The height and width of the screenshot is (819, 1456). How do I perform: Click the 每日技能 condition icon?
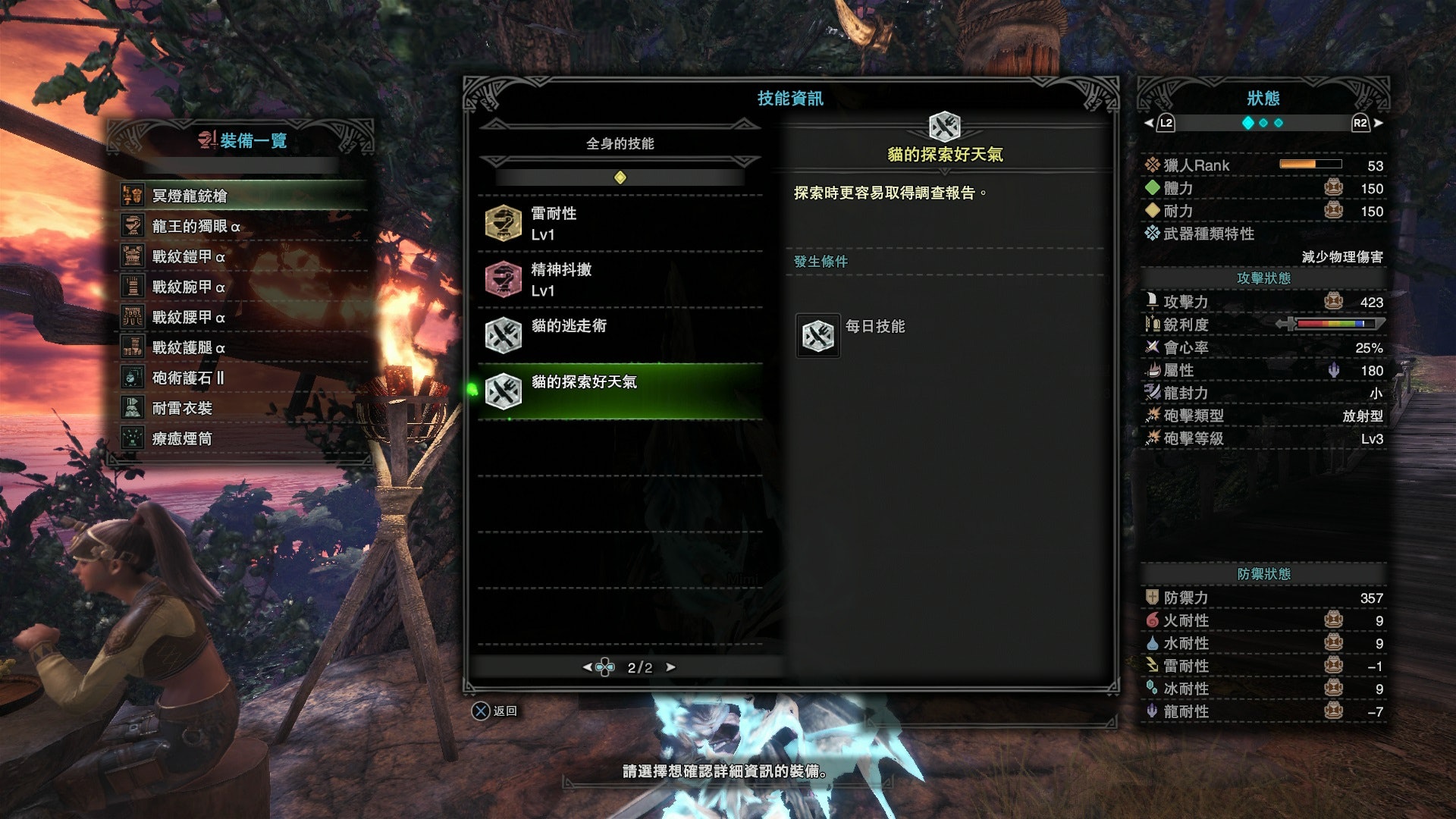817,335
